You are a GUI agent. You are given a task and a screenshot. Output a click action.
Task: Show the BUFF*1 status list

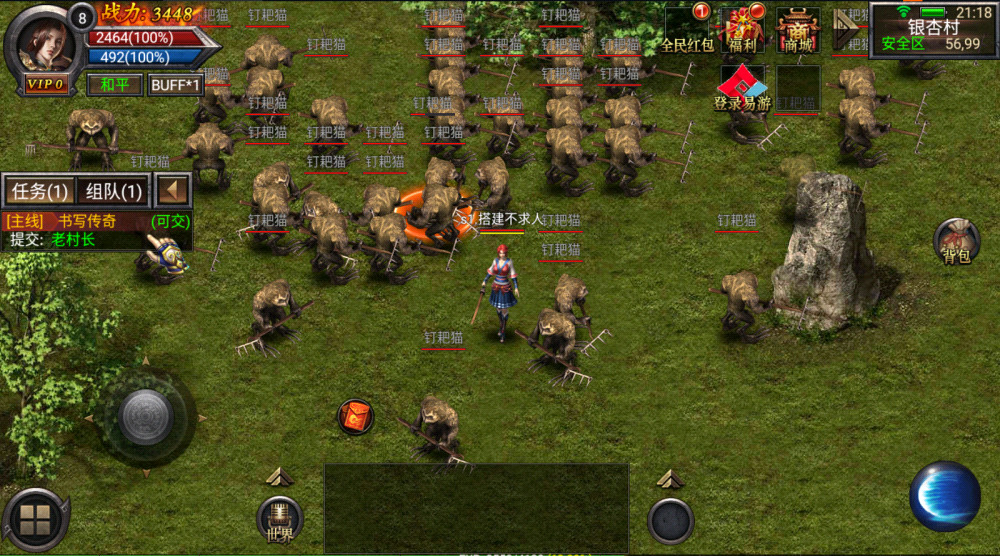pos(176,85)
